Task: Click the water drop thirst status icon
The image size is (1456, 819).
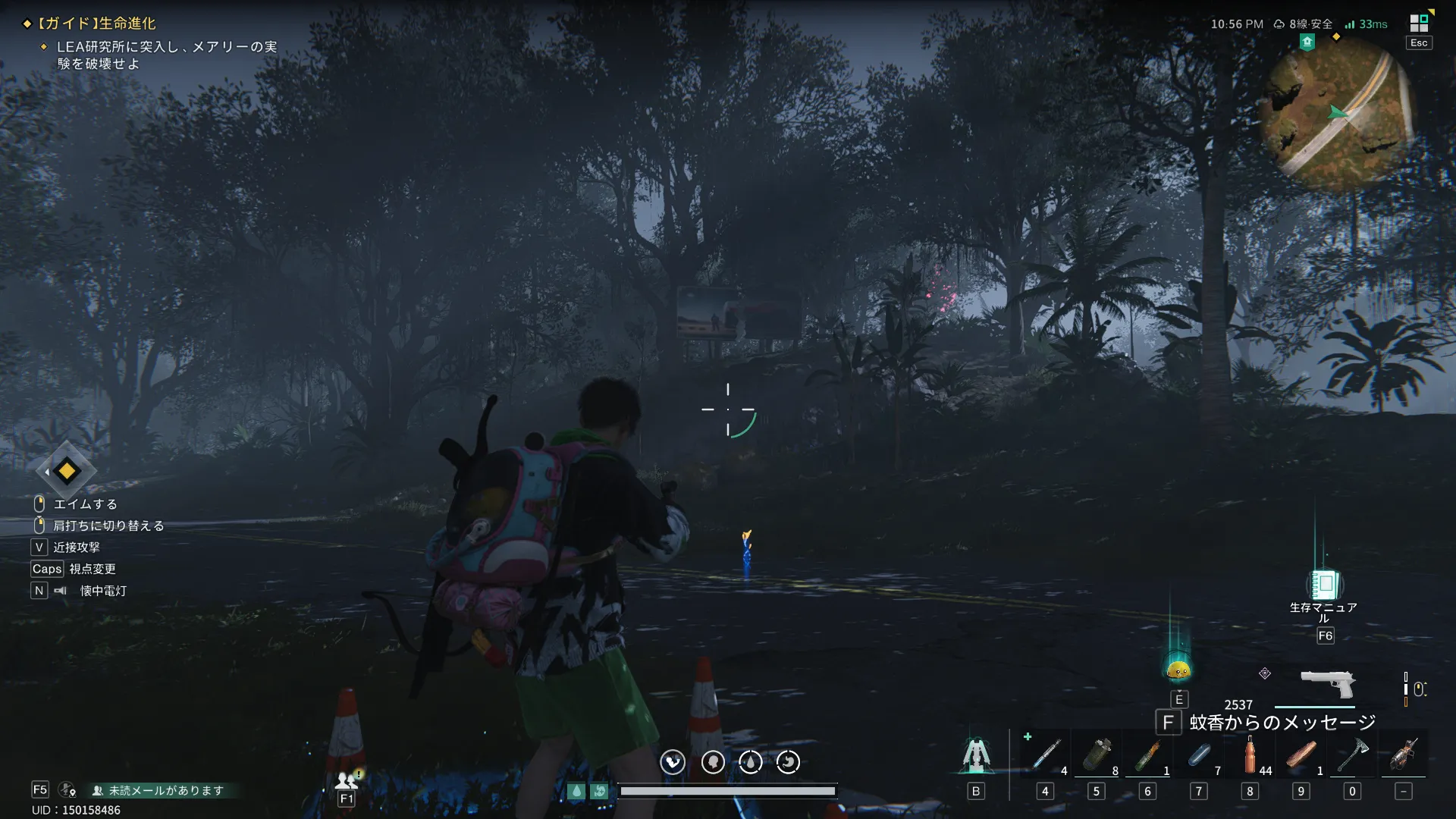Action: 750,762
